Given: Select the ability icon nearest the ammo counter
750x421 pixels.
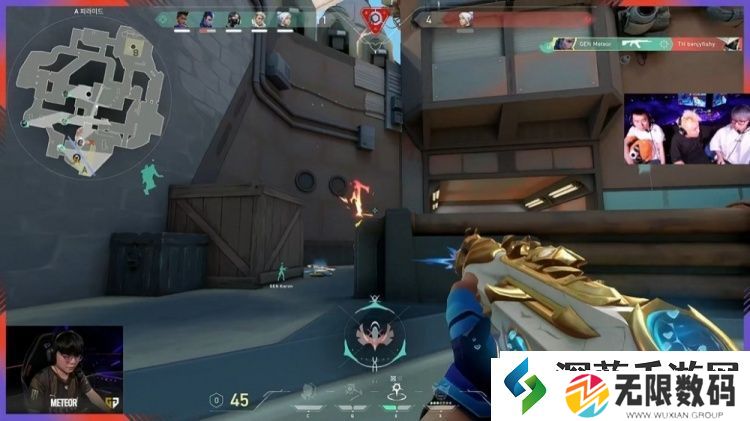Looking at the screenshot, I should [x=309, y=393].
